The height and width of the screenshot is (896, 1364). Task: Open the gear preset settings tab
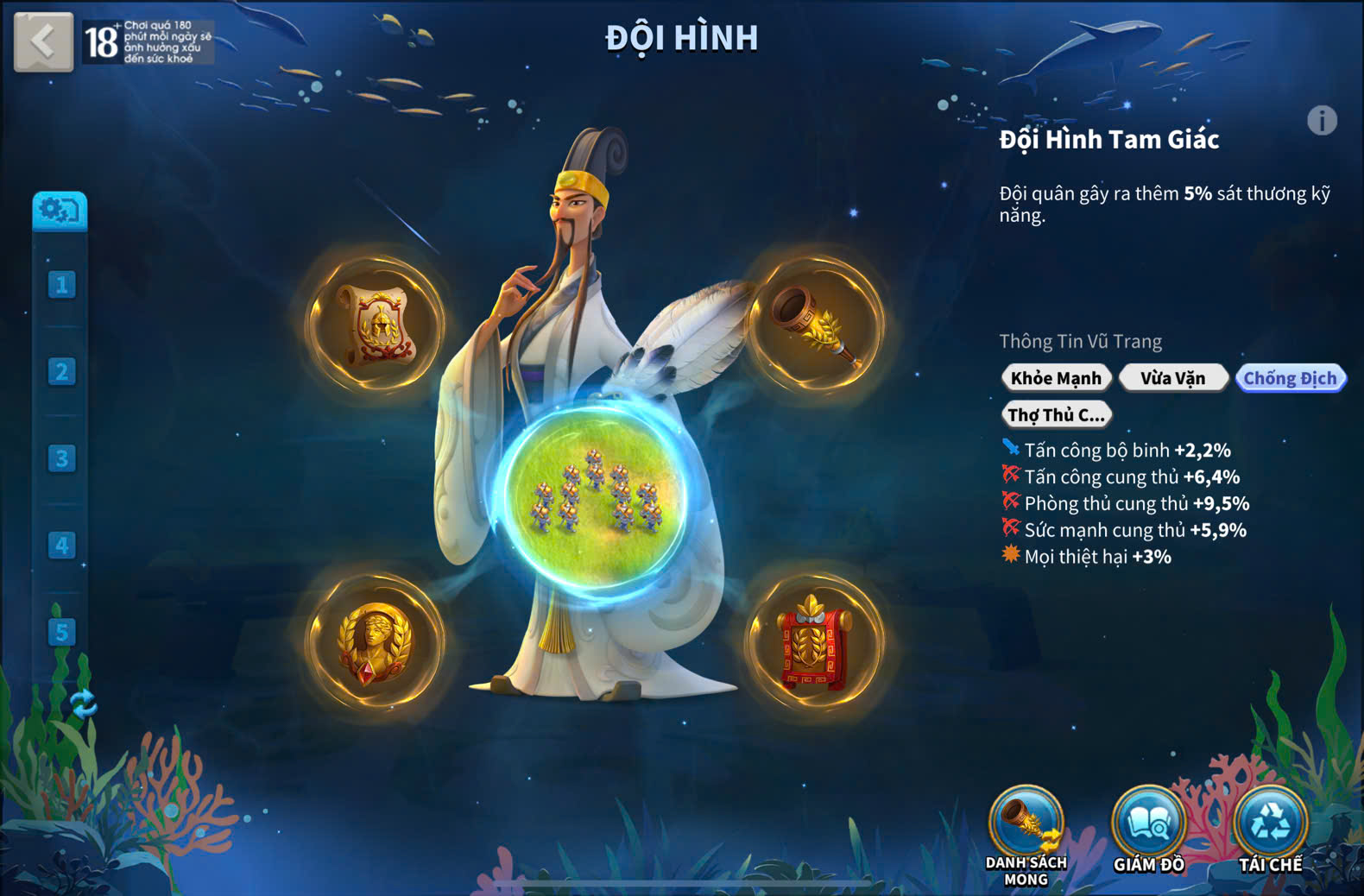[60, 210]
